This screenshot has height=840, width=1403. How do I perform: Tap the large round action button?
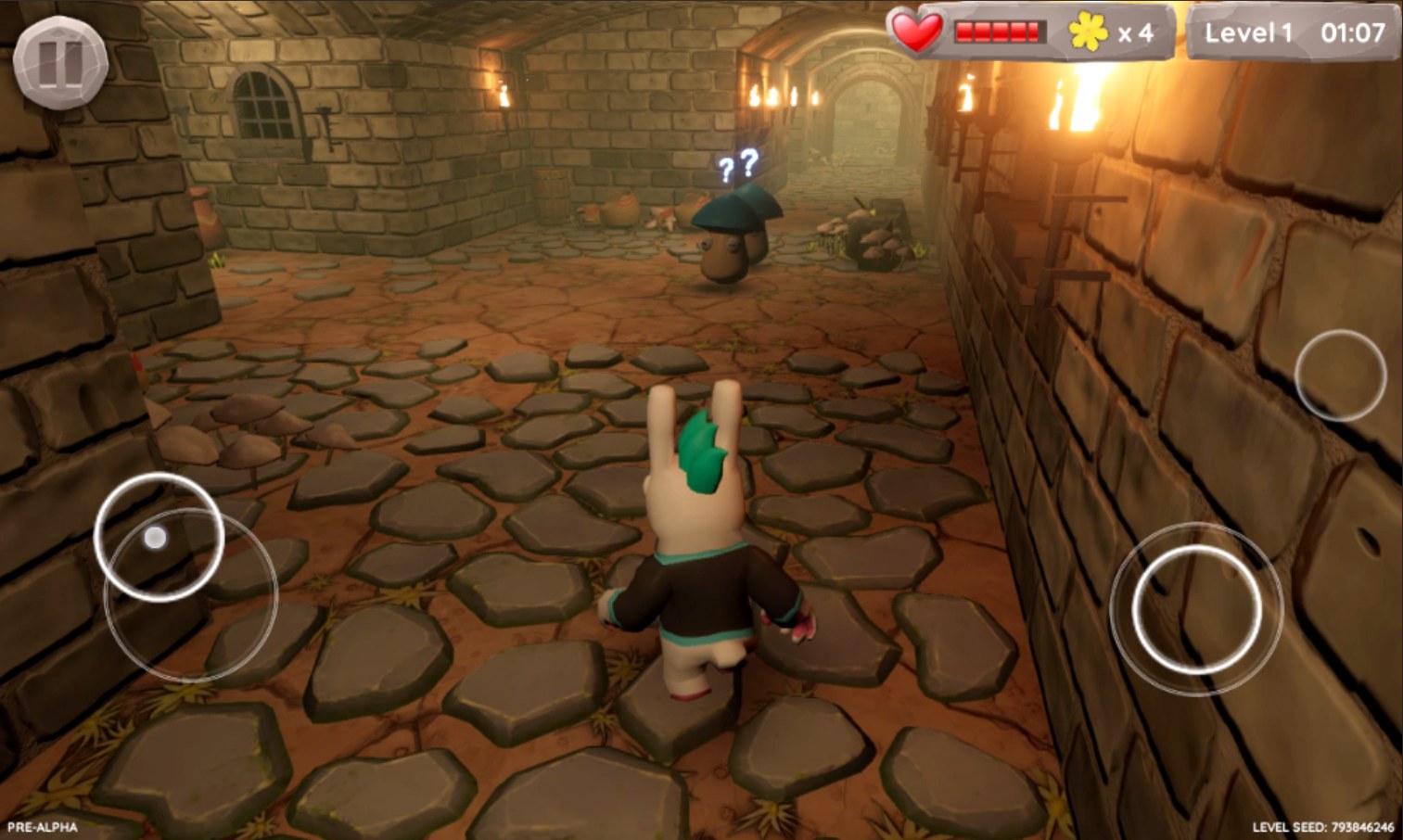tap(1196, 608)
